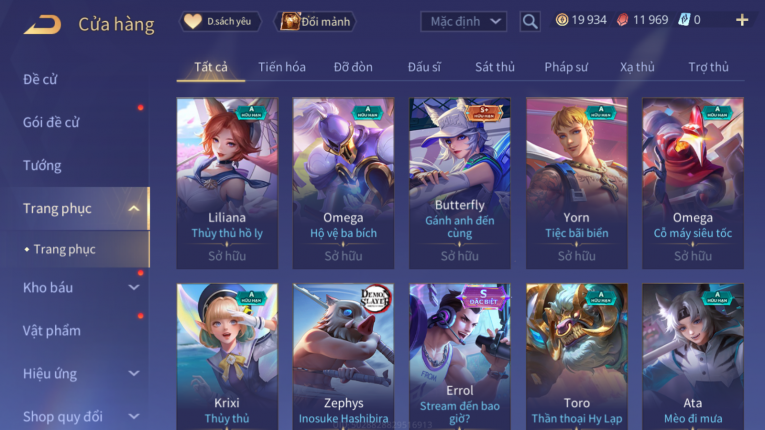765x430 pixels.
Task: Open the D.sách yêu wishlist
Action: click(221, 21)
